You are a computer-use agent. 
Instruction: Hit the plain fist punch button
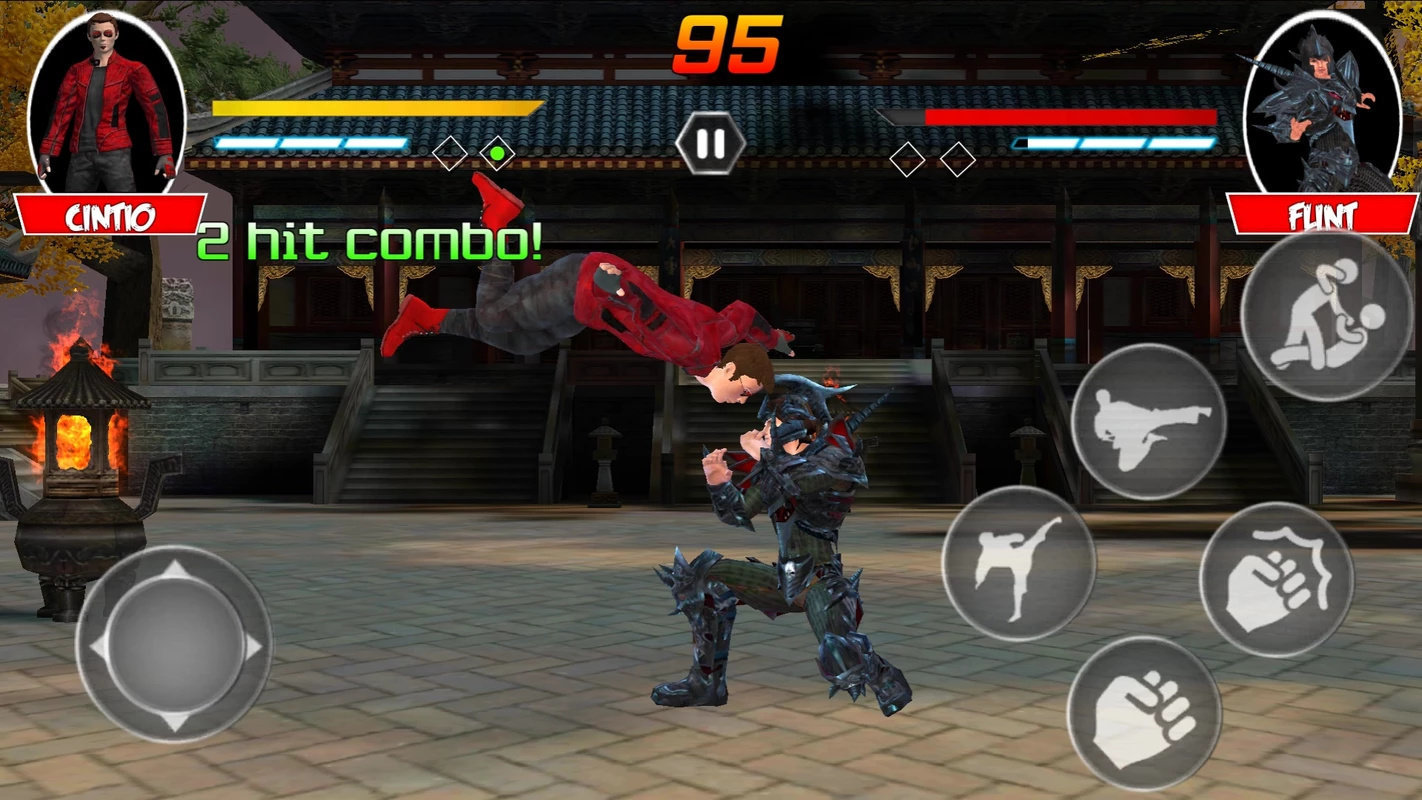point(1143,713)
